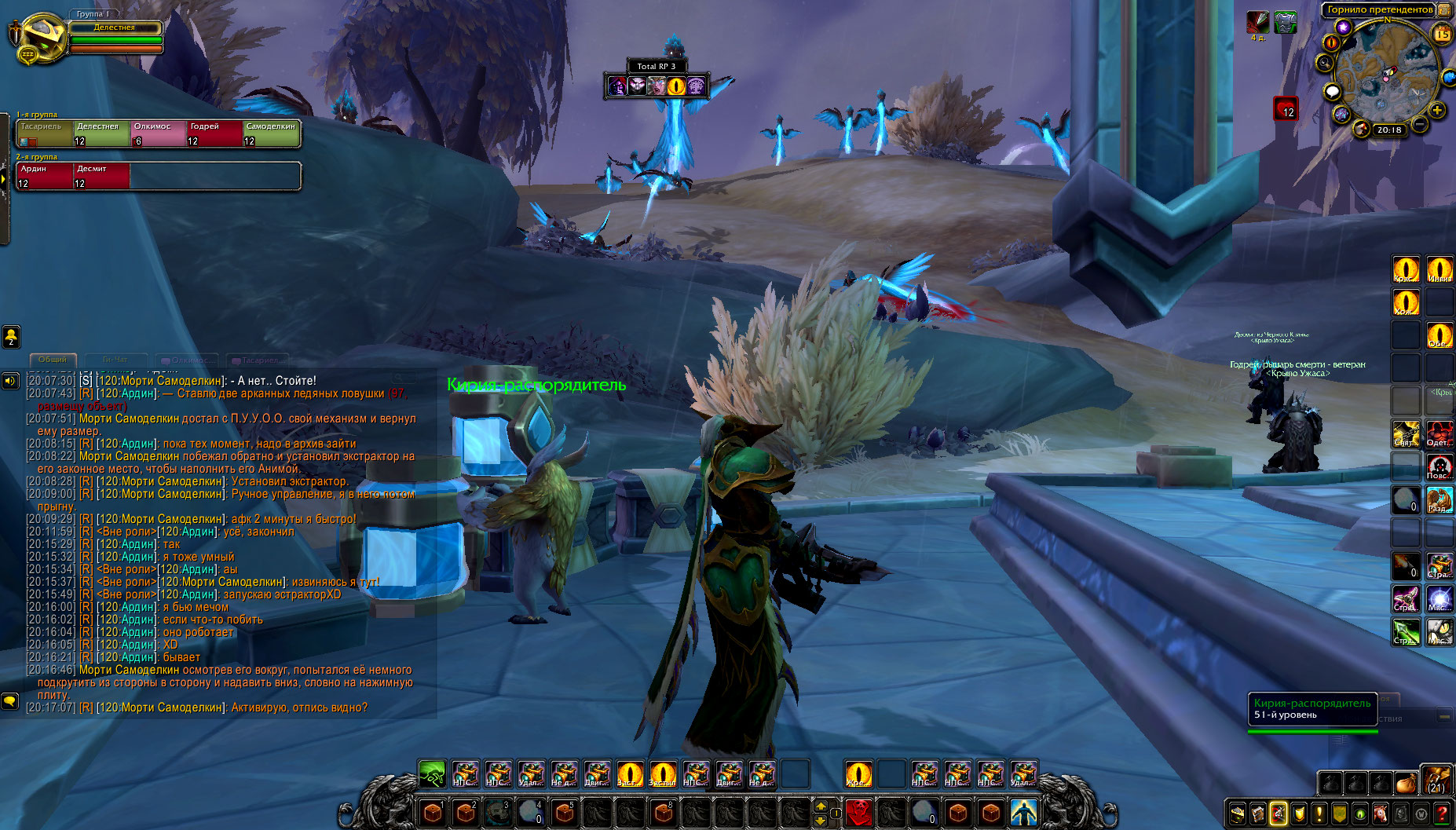Page the action bar up with the arrow
Screen dimensions: 1456x830
pyautogui.click(x=821, y=806)
